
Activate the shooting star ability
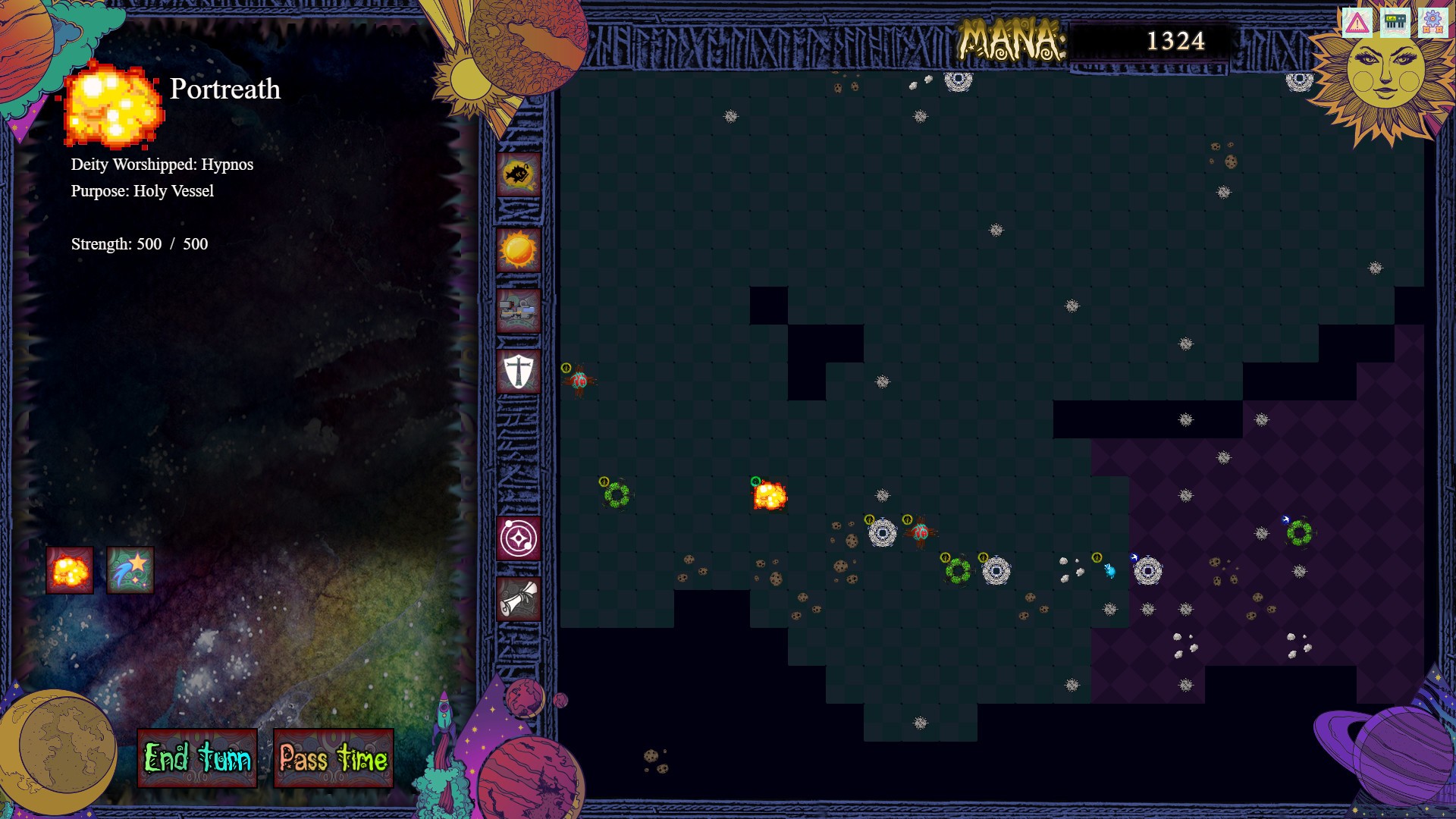click(129, 570)
